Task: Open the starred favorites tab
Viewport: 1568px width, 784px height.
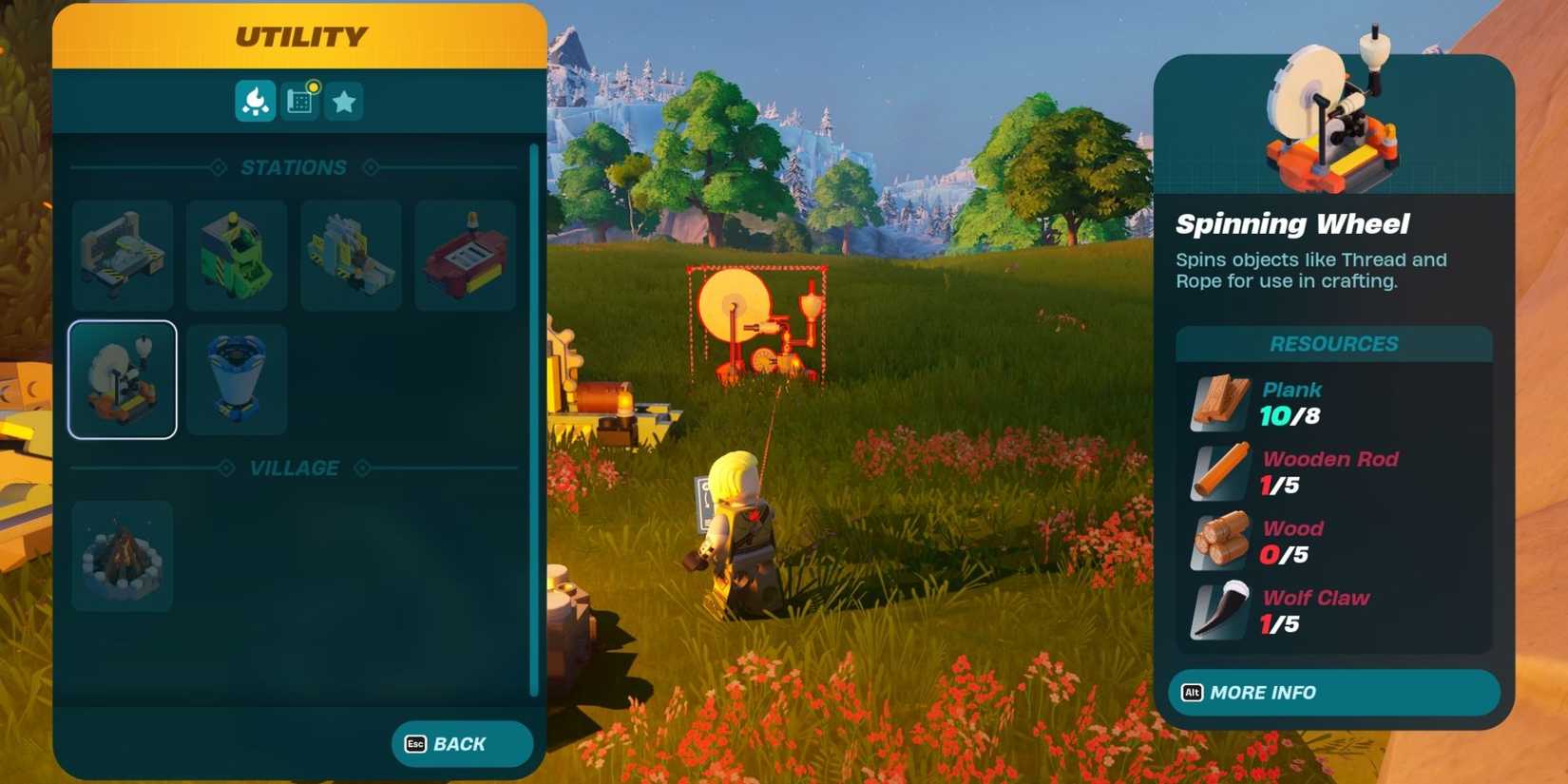Action: pos(344,101)
